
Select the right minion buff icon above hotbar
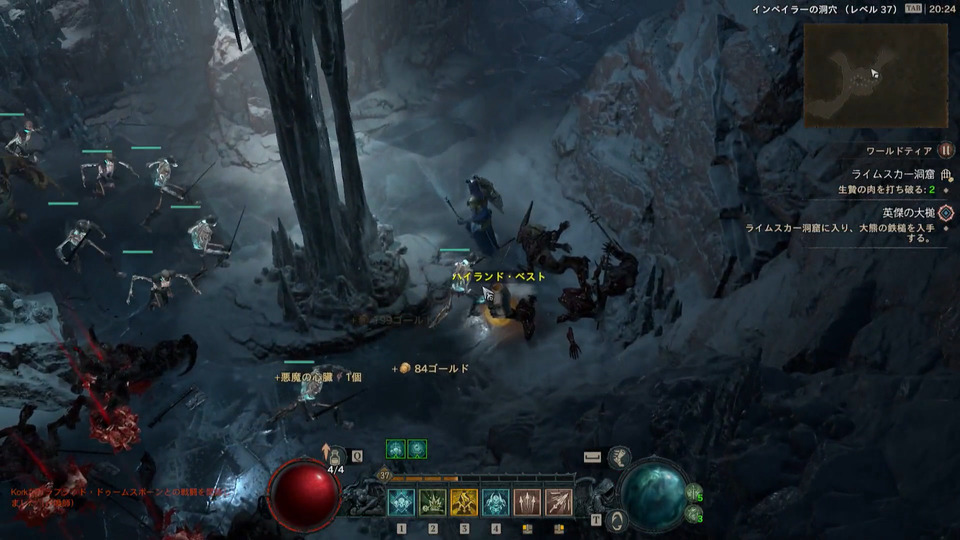(x=417, y=449)
